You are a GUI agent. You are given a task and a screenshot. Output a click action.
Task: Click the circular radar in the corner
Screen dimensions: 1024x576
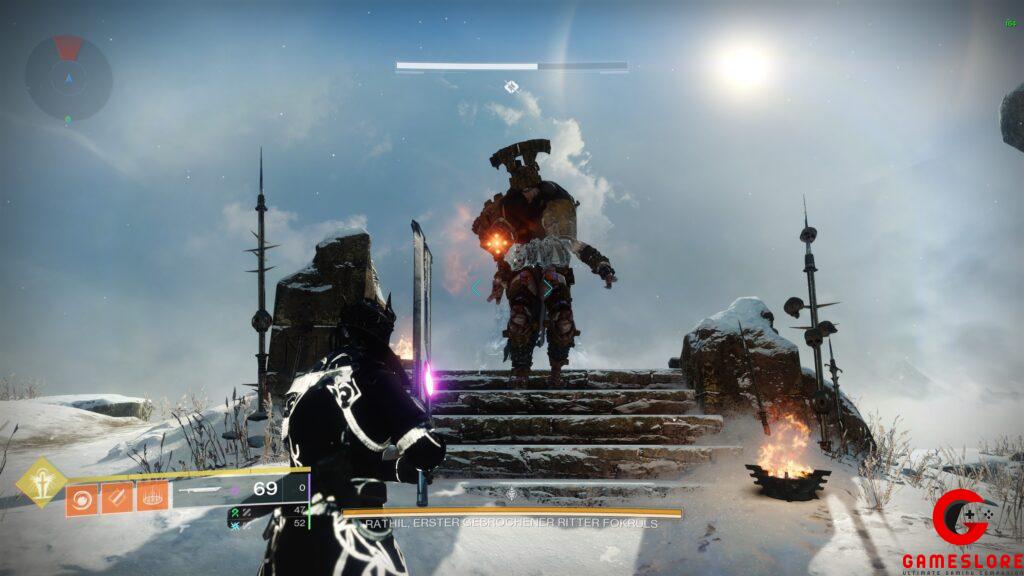point(68,78)
